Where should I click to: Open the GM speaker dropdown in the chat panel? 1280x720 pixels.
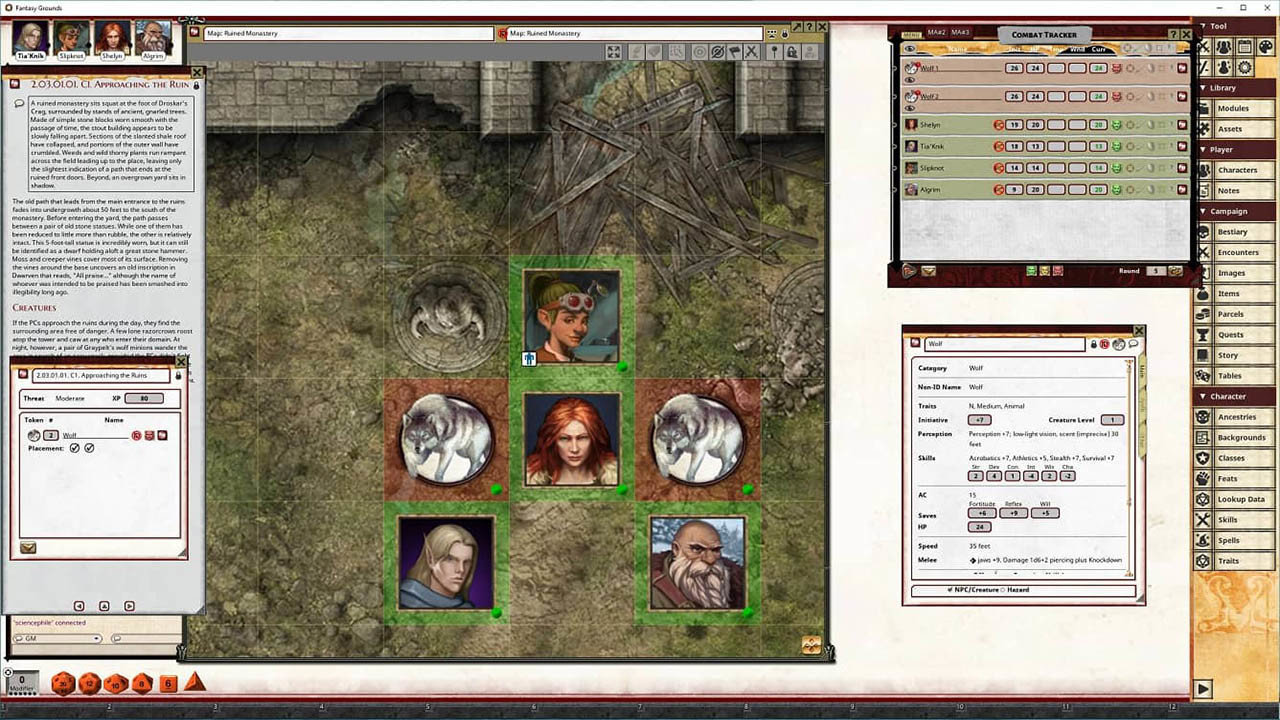coord(97,638)
